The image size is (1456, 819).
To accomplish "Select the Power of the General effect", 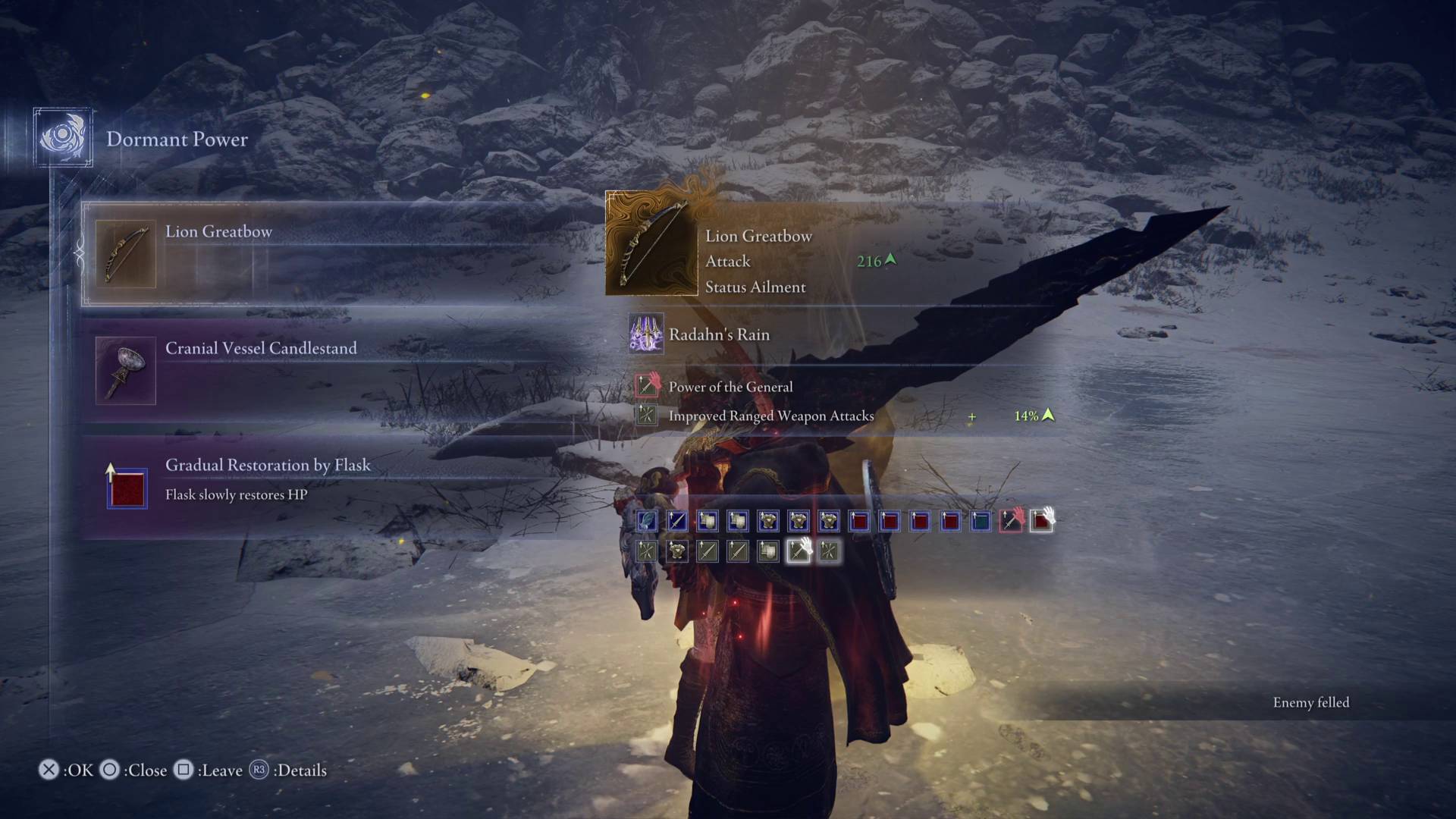I will [730, 387].
